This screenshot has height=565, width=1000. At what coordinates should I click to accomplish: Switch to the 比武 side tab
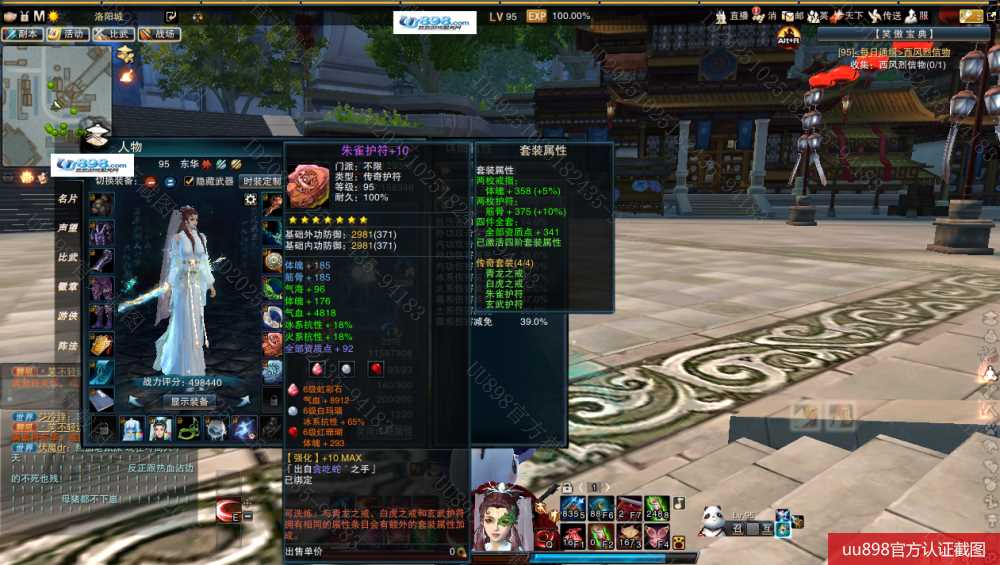point(67,257)
